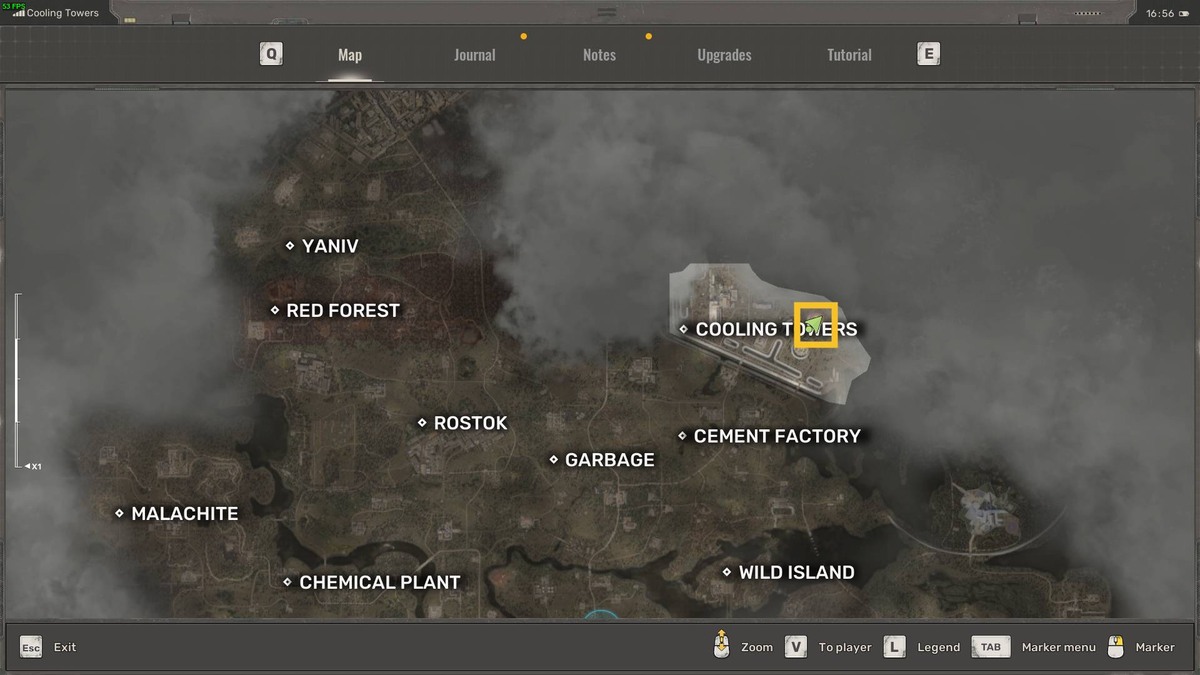The image size is (1200, 675).
Task: Choose the Chemical Plant location label
Action: [x=379, y=582]
